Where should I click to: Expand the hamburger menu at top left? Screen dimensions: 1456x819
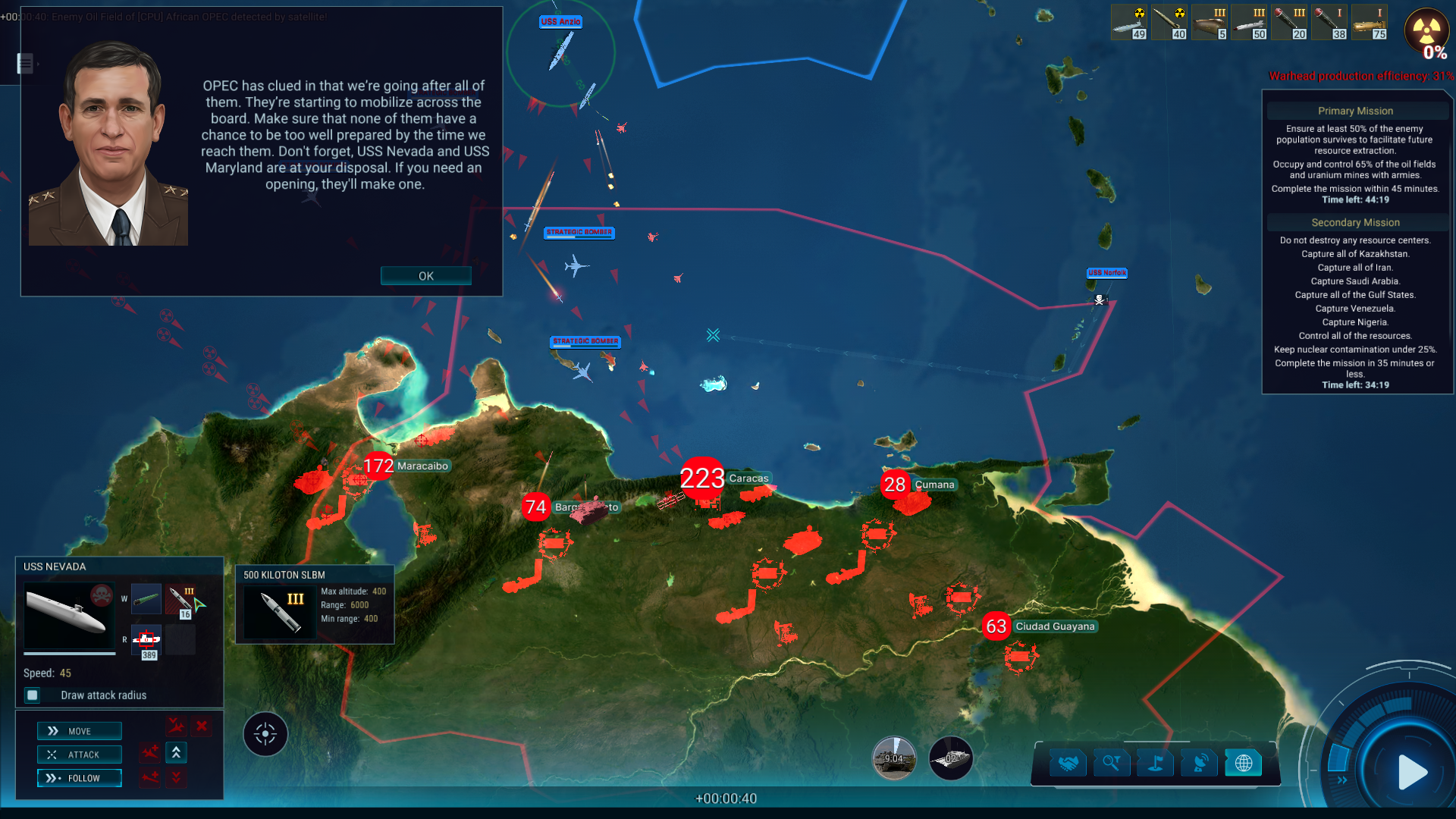[25, 64]
